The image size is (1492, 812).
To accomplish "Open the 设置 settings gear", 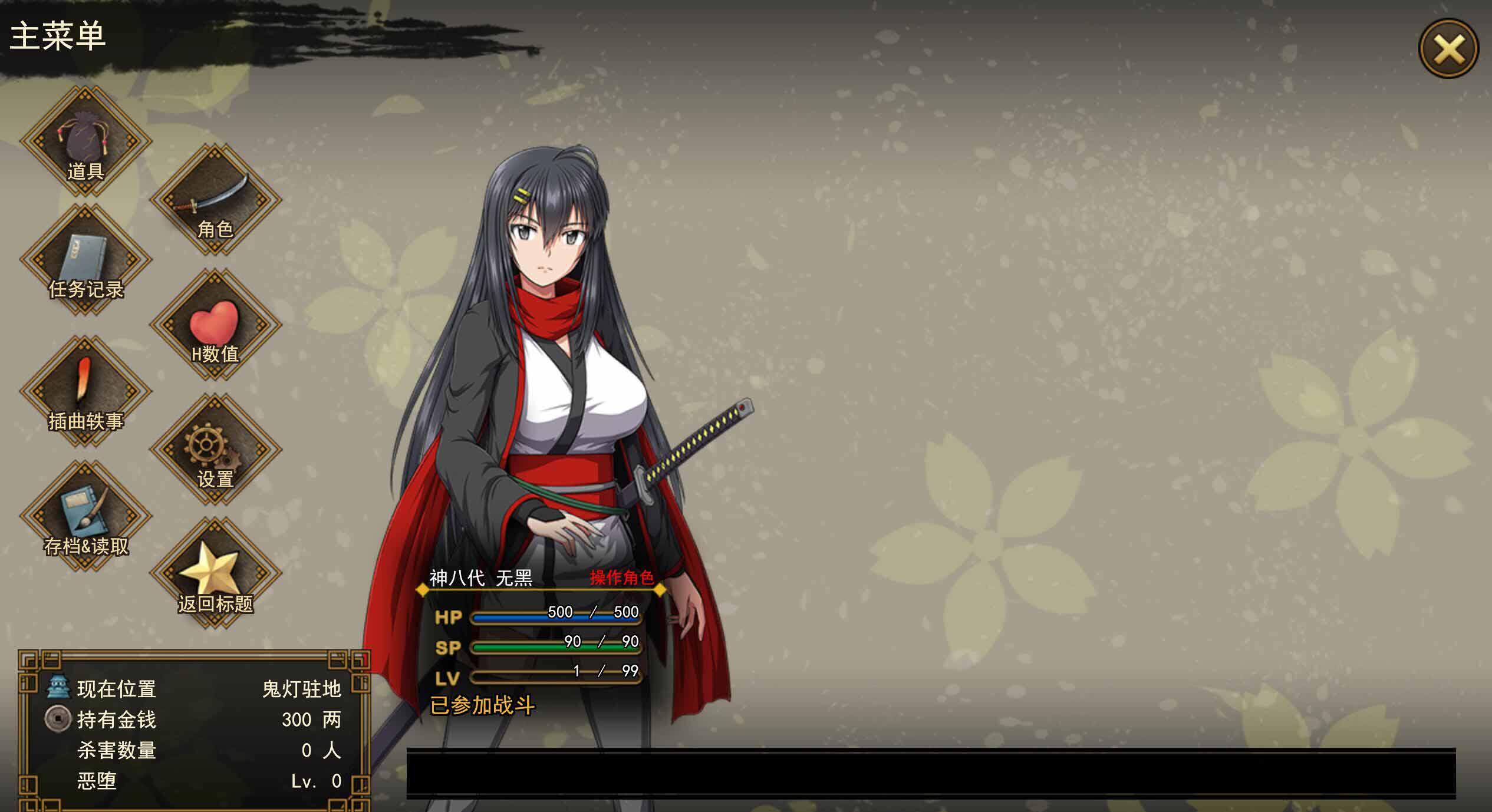I will (215, 450).
